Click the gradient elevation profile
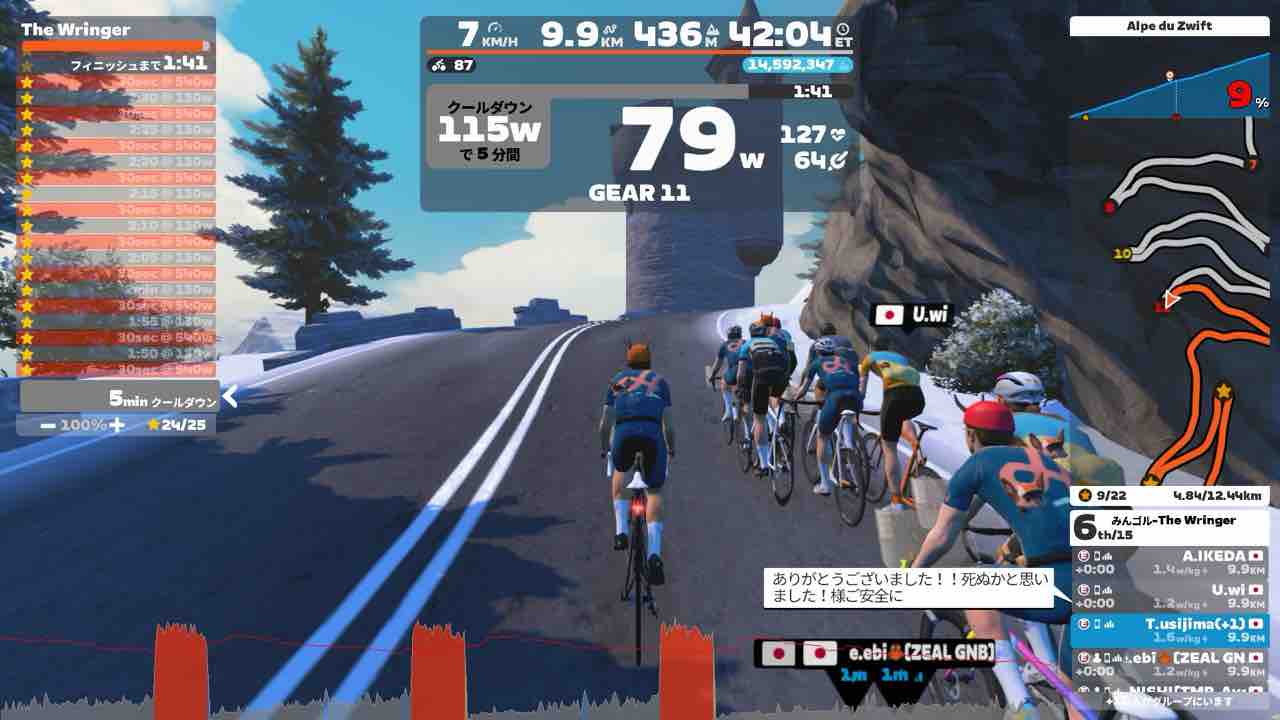This screenshot has height=720, width=1280. click(1168, 97)
